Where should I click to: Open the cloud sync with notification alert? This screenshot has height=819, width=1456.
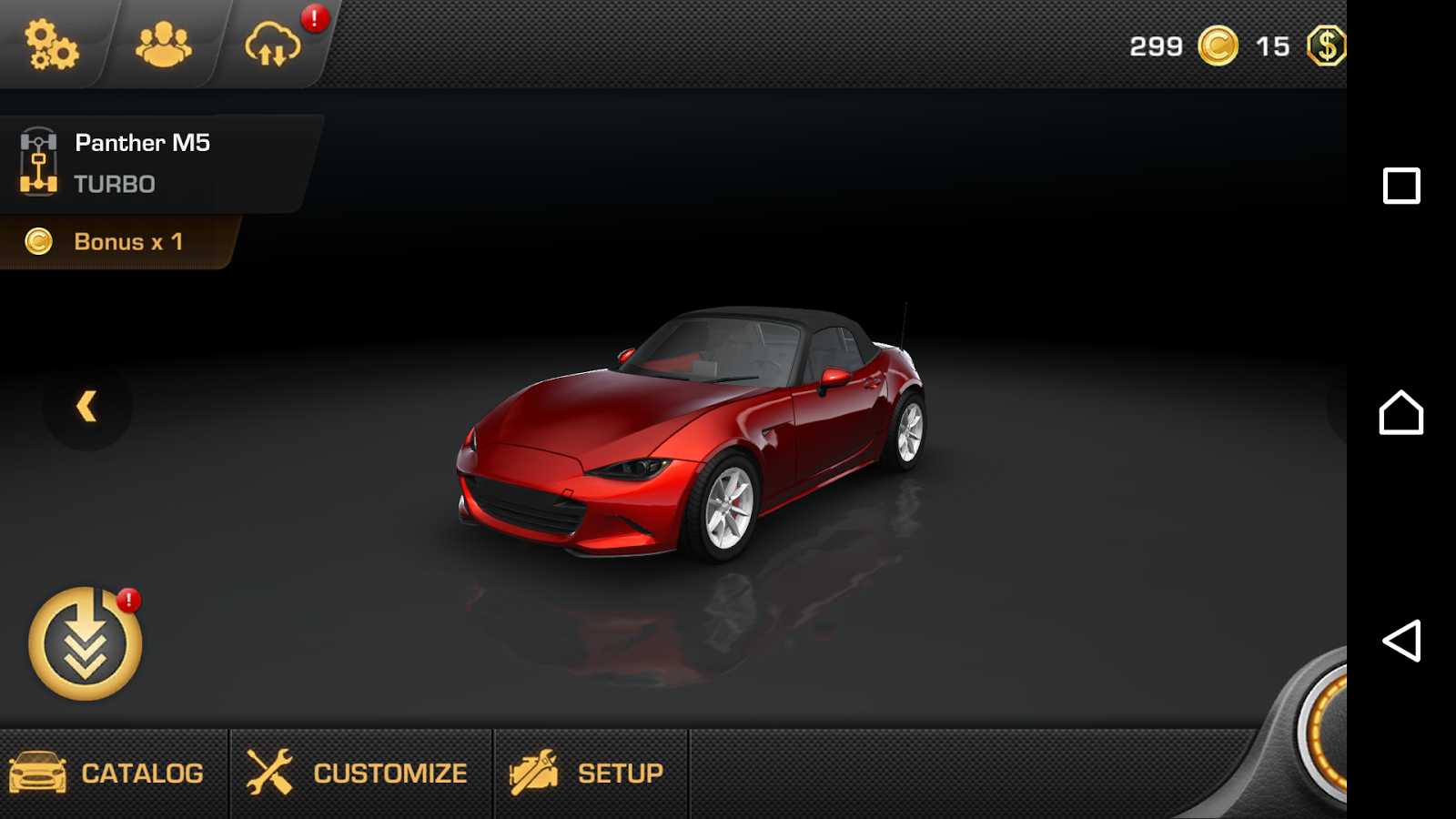[x=273, y=44]
